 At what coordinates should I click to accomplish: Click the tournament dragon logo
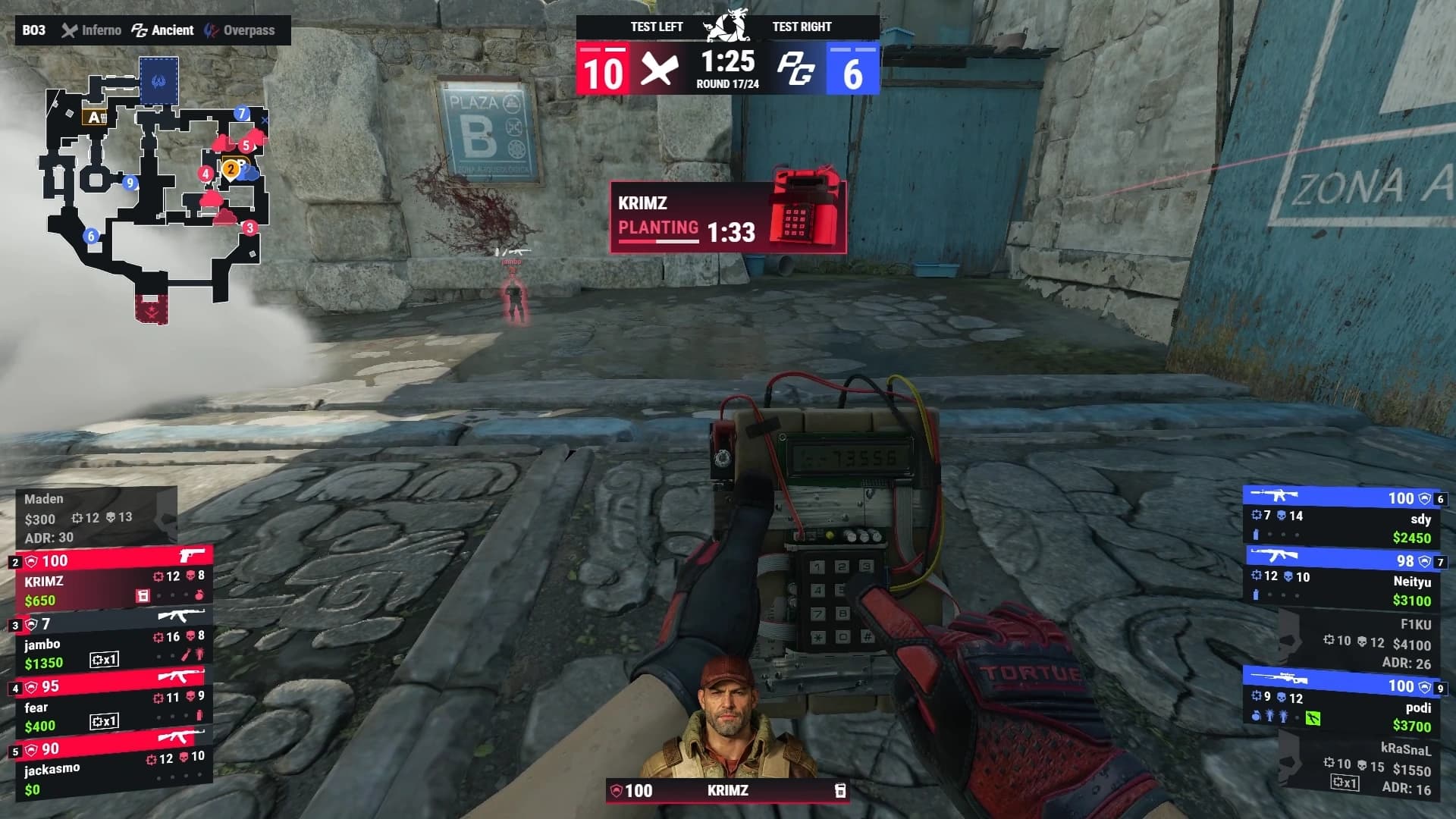(727, 25)
